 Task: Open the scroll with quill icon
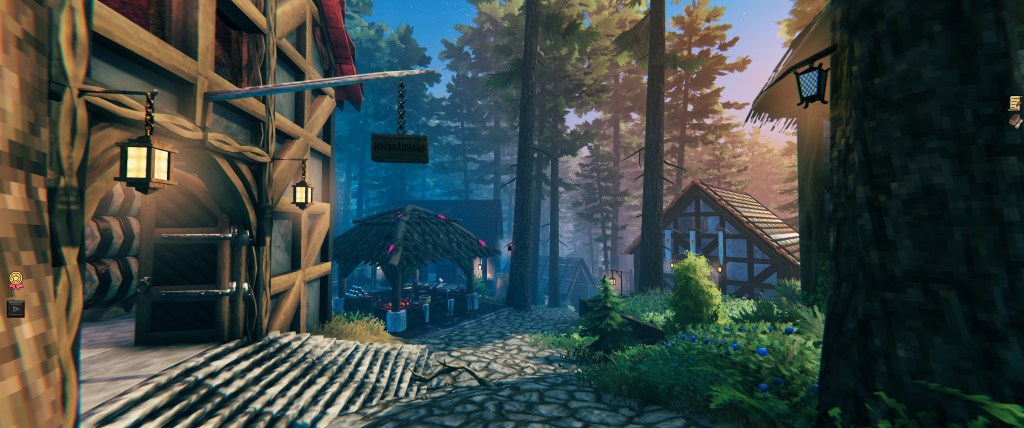[x=1016, y=103]
